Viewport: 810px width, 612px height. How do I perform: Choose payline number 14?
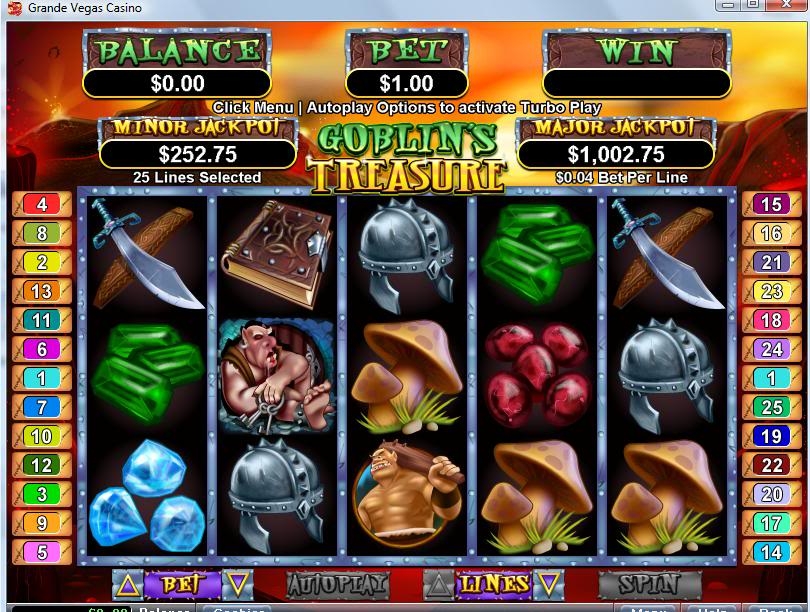pyautogui.click(x=770, y=552)
